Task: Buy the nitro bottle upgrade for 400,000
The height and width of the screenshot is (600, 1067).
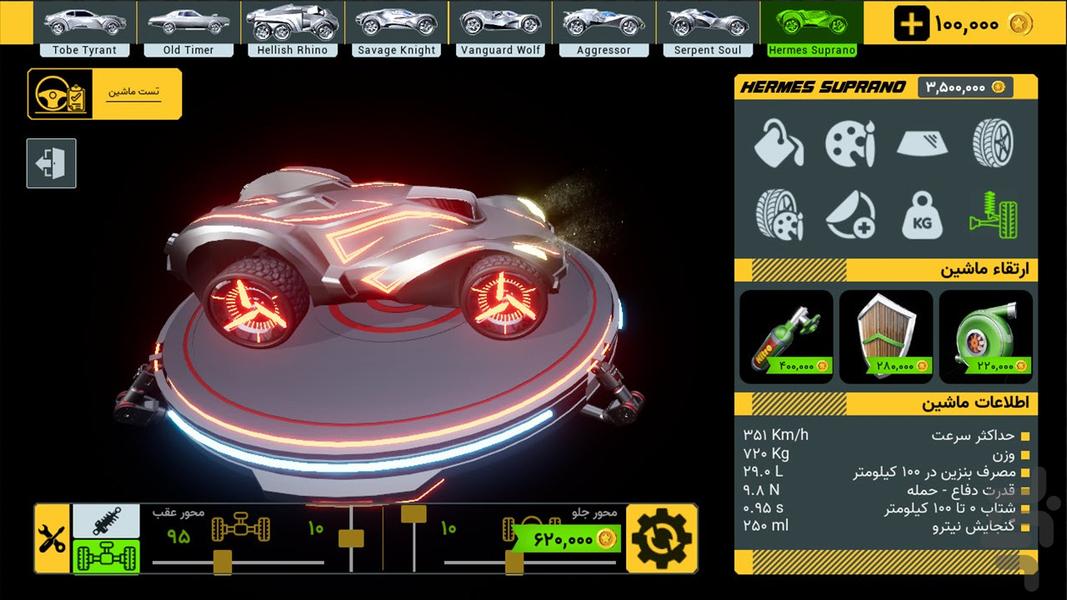Action: [x=786, y=337]
